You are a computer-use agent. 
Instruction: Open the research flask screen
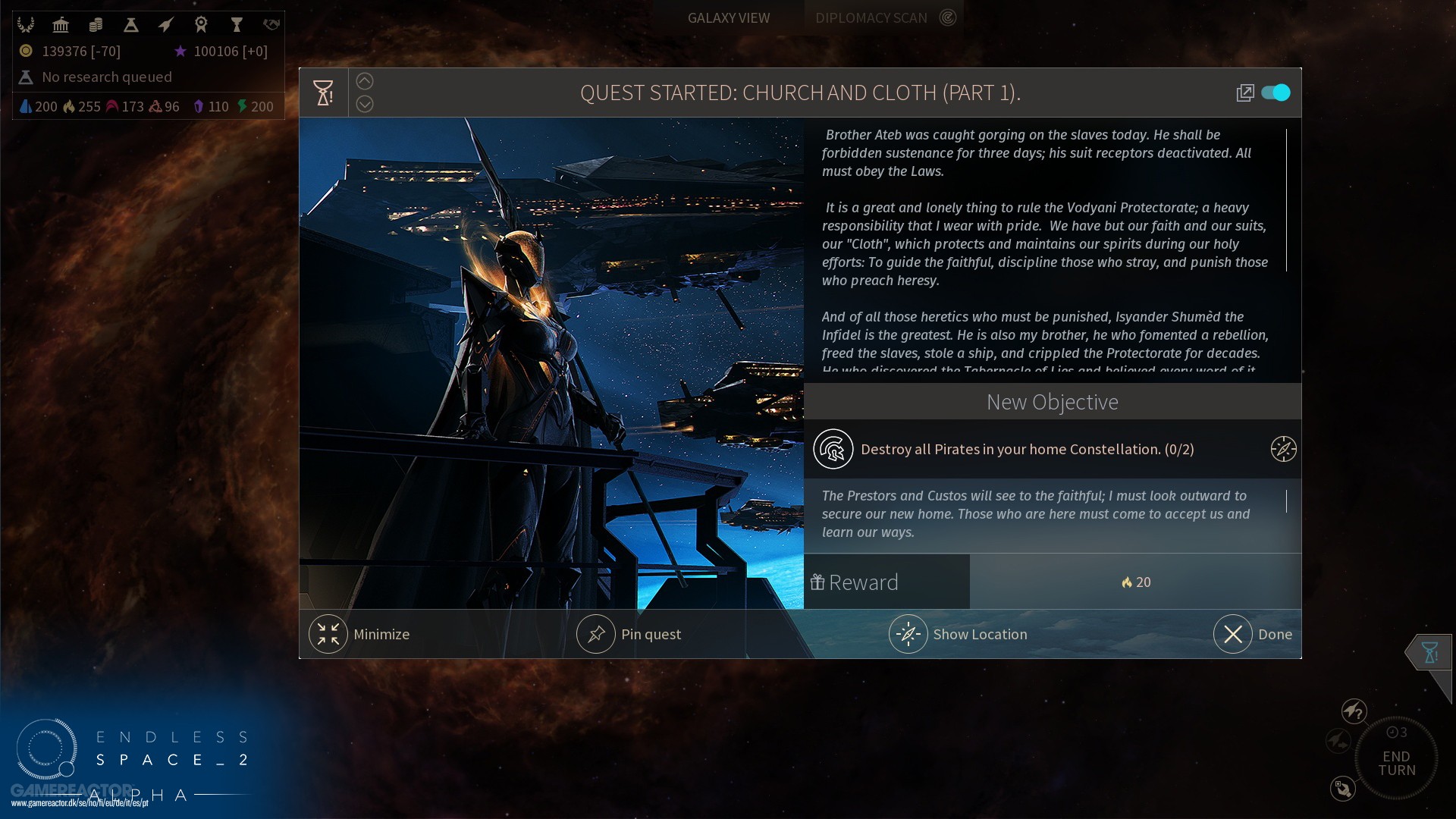click(131, 25)
